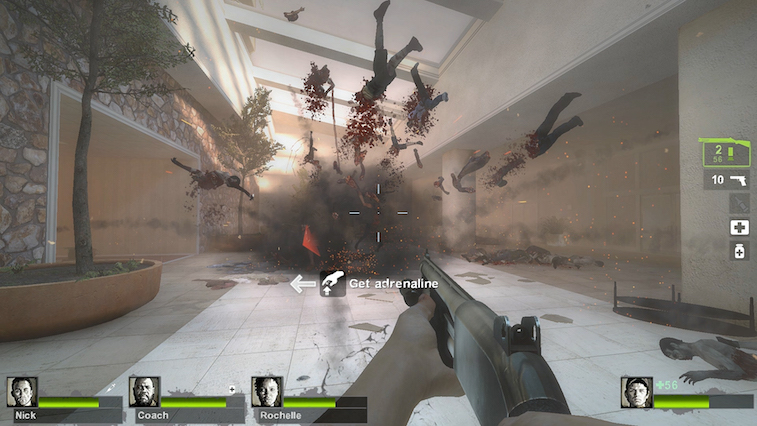Click your own survivor portrait

(636, 392)
